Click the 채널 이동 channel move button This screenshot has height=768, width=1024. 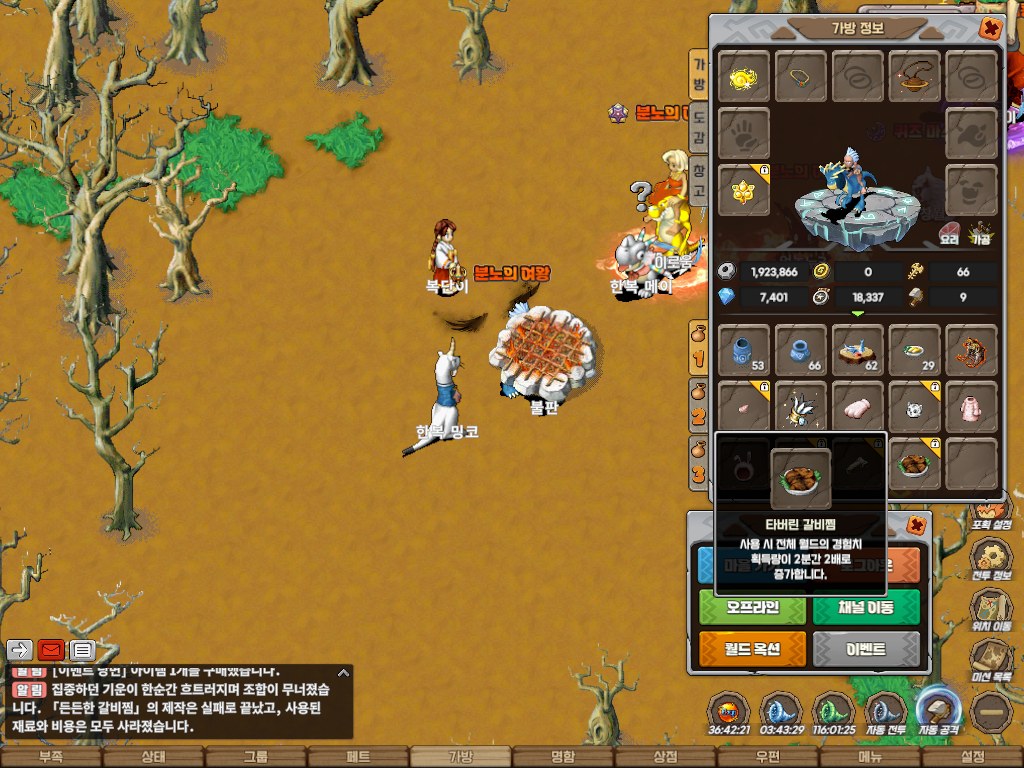point(866,607)
